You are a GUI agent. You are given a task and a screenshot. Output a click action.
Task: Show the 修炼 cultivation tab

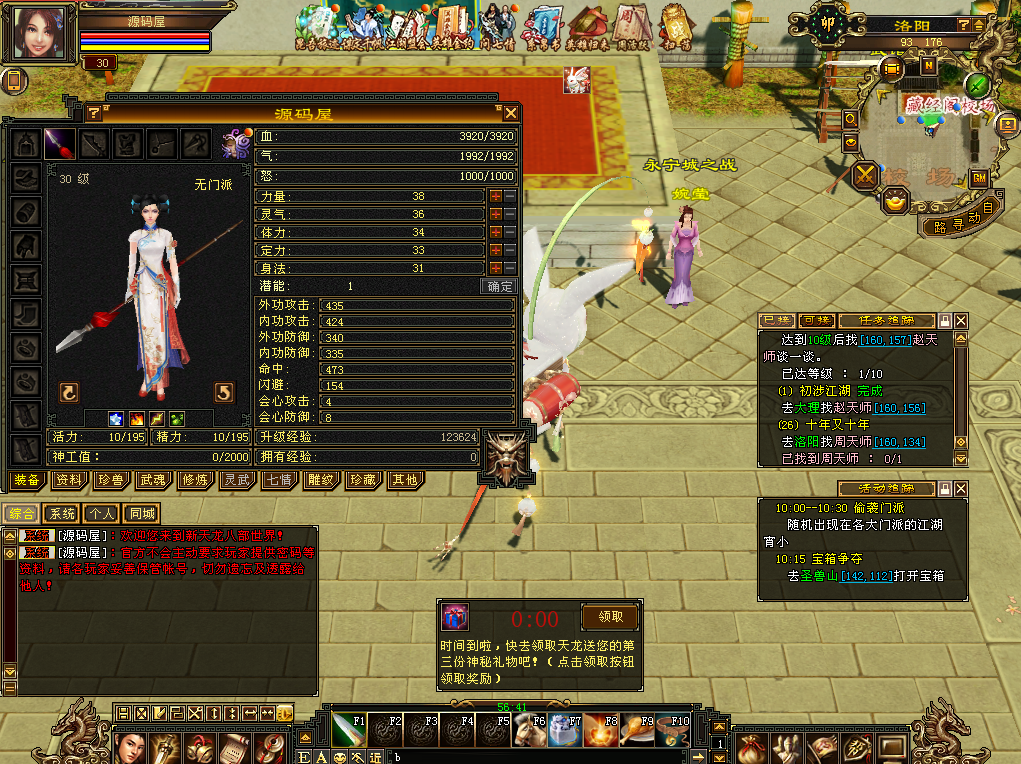(x=194, y=480)
